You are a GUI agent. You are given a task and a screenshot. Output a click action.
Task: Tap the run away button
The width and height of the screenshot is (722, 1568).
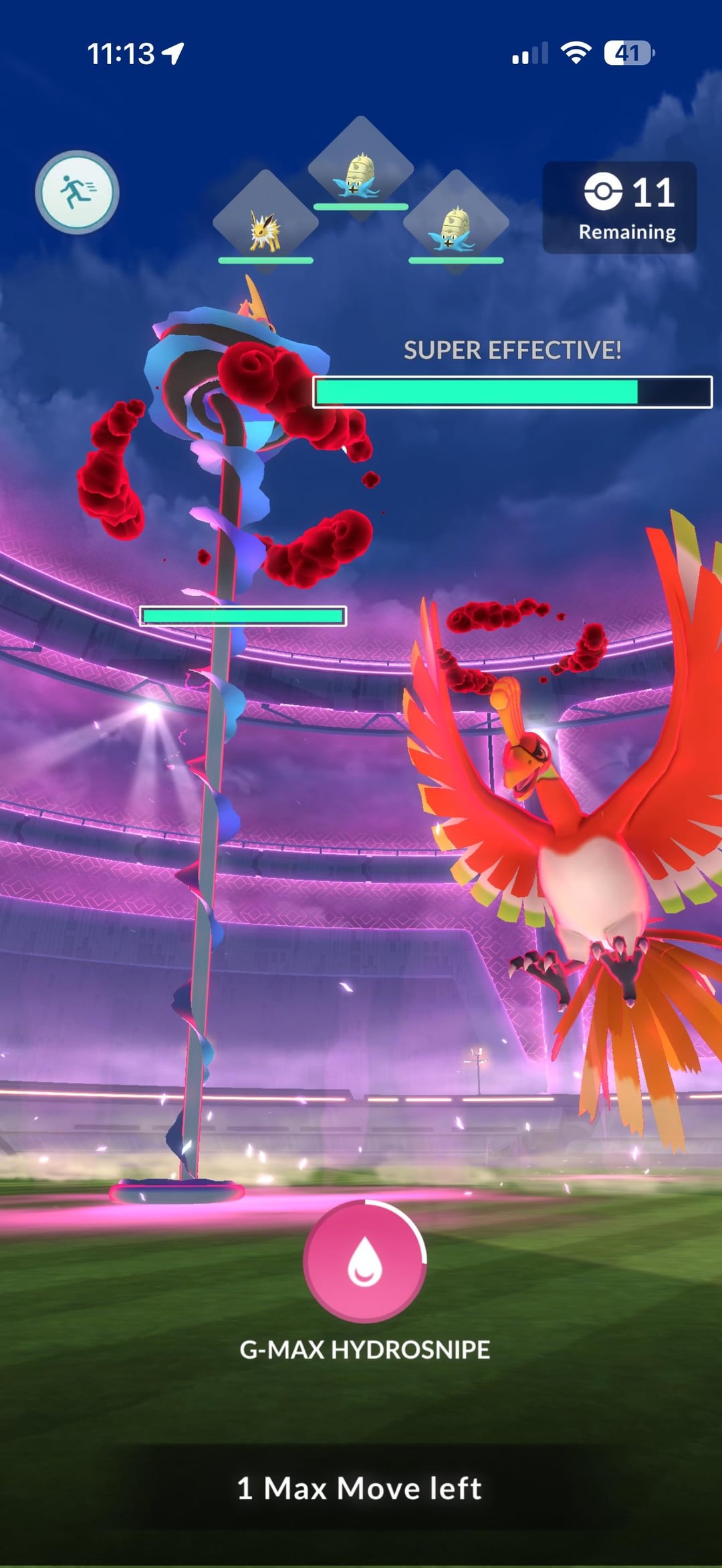(77, 192)
